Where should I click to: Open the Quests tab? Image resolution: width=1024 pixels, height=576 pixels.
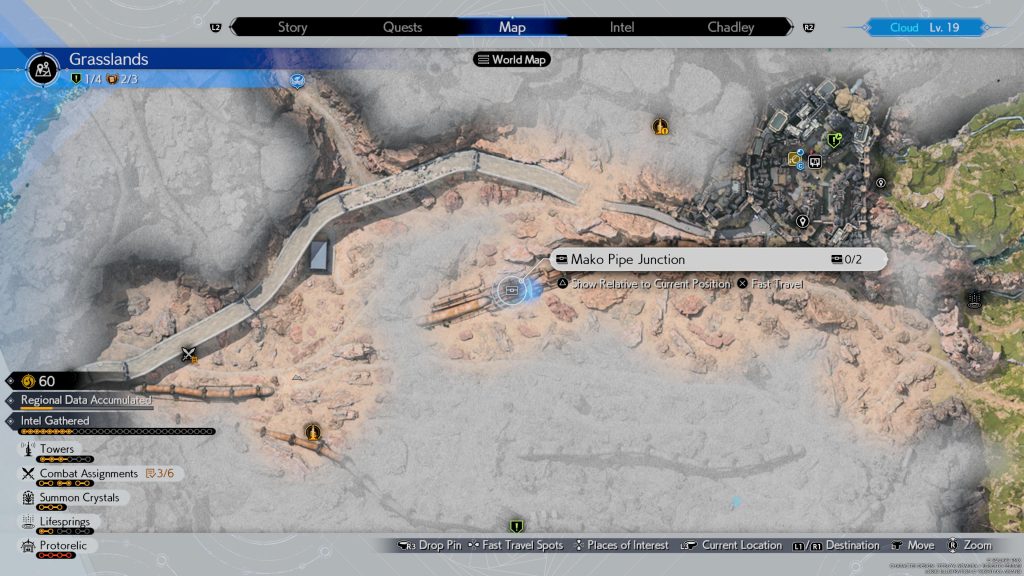click(402, 27)
